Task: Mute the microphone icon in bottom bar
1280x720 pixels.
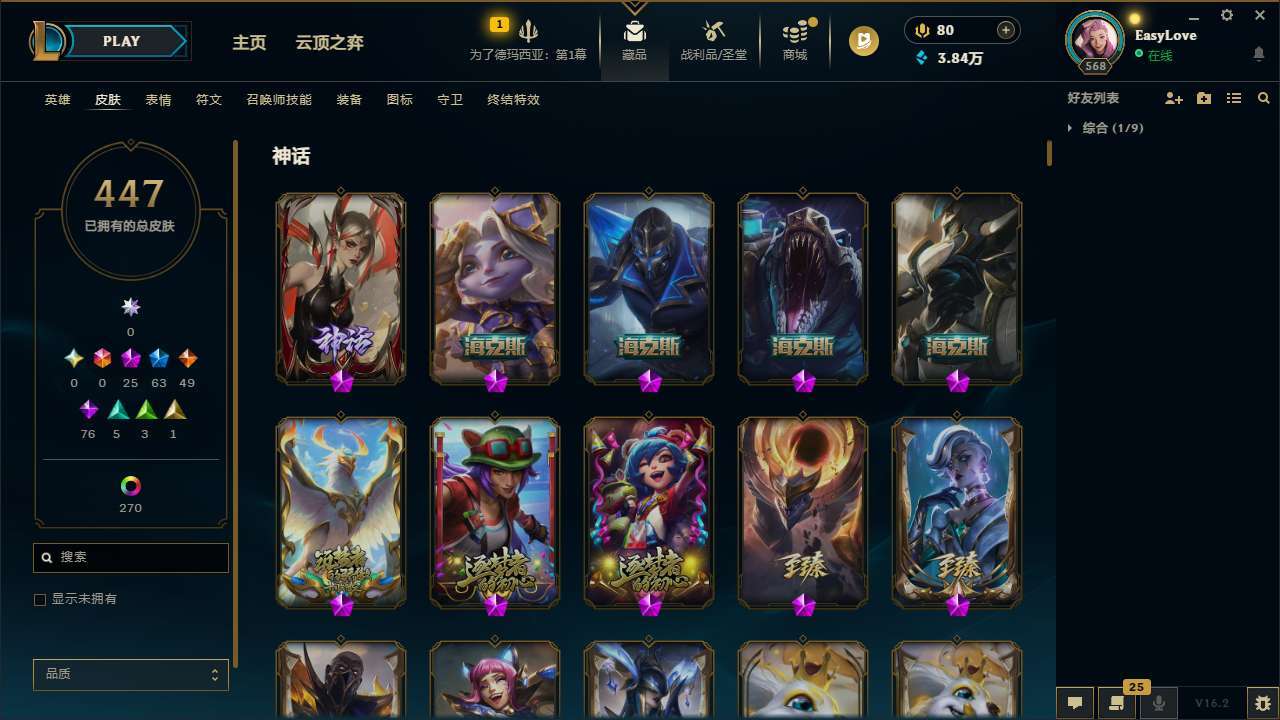Action: [x=1158, y=703]
